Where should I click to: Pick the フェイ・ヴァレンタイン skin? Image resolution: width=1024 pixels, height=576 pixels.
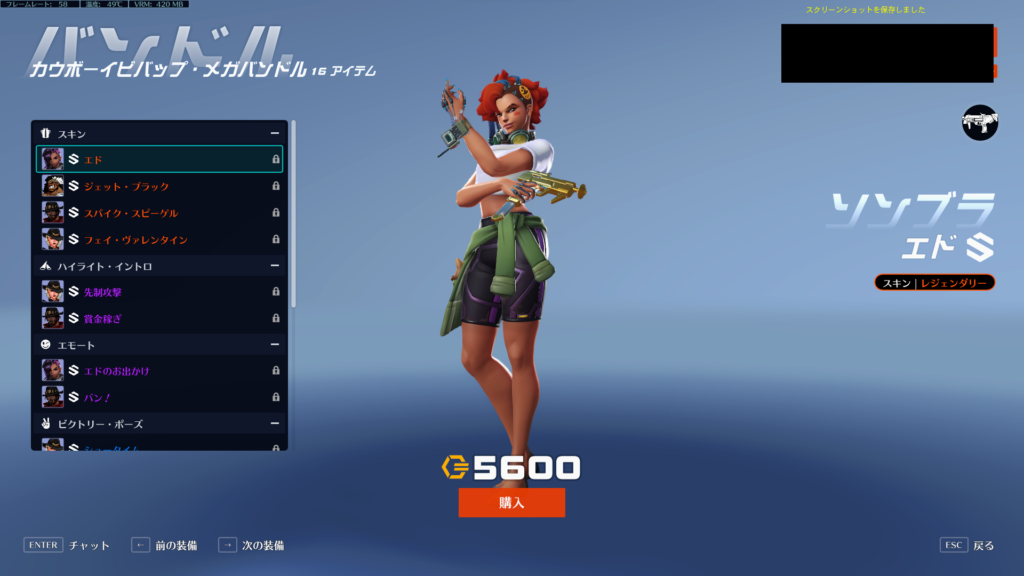pyautogui.click(x=159, y=240)
